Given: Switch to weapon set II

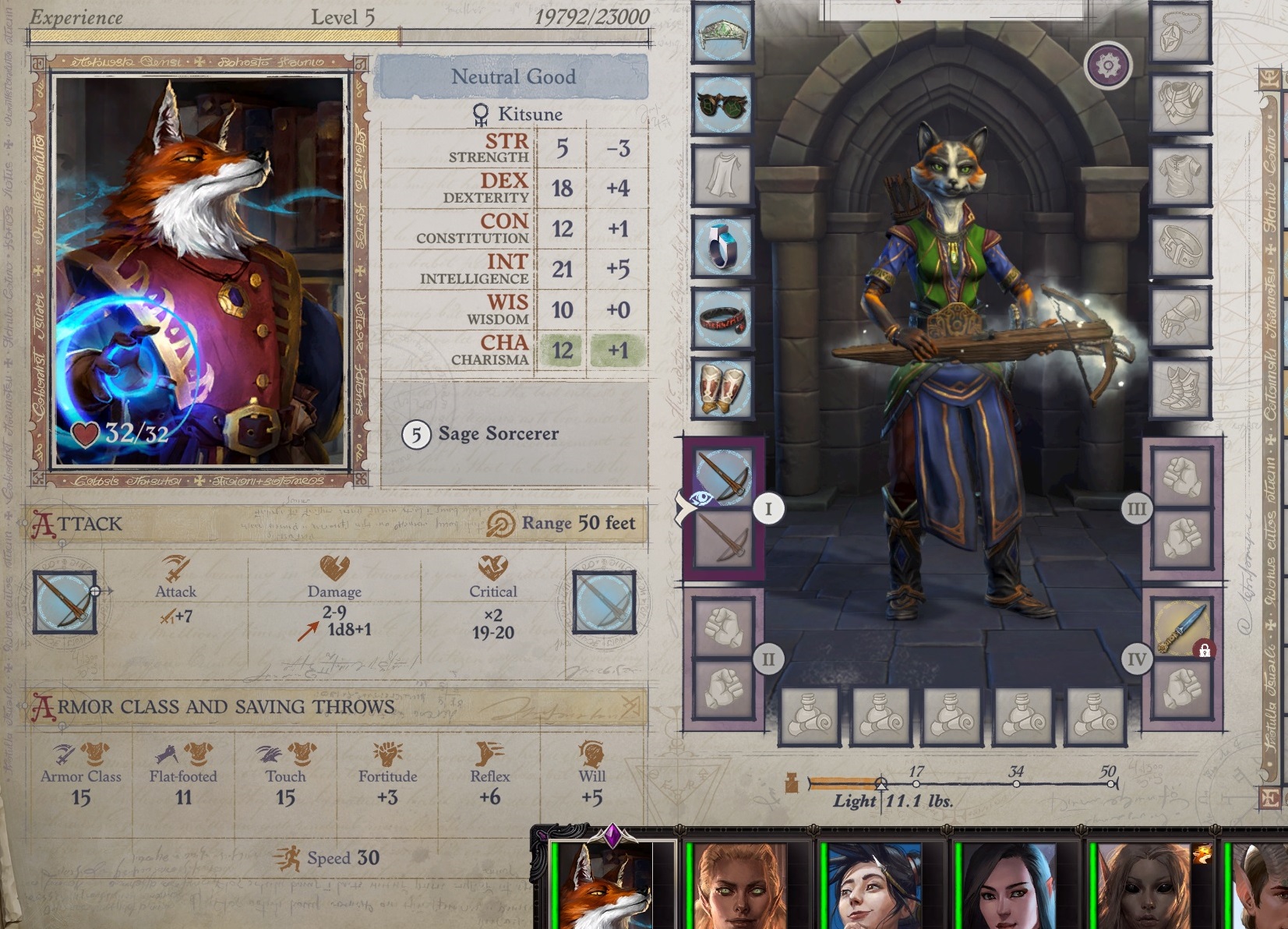Looking at the screenshot, I should click(x=768, y=659).
